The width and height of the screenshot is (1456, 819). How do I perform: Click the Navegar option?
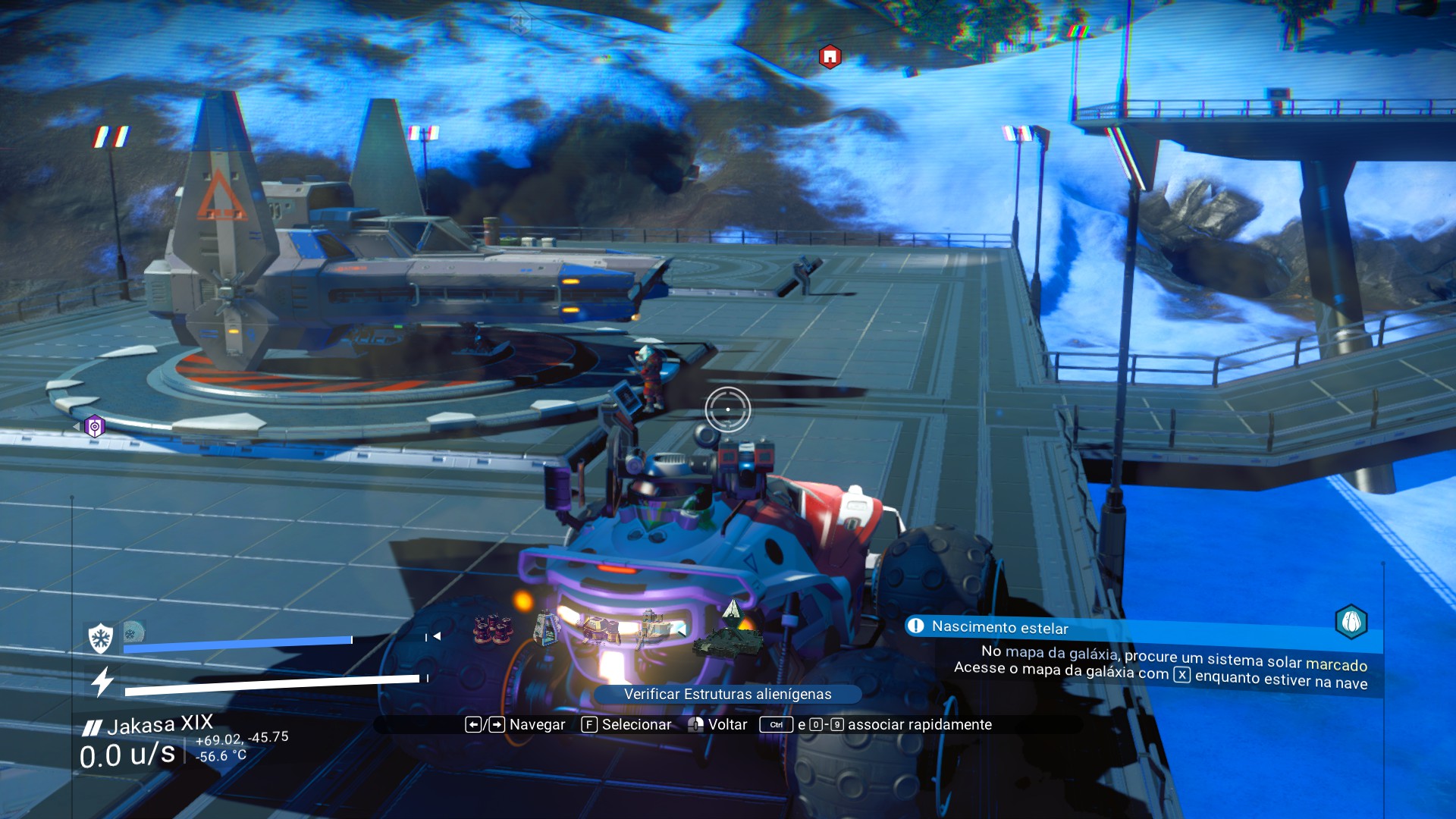(516, 725)
